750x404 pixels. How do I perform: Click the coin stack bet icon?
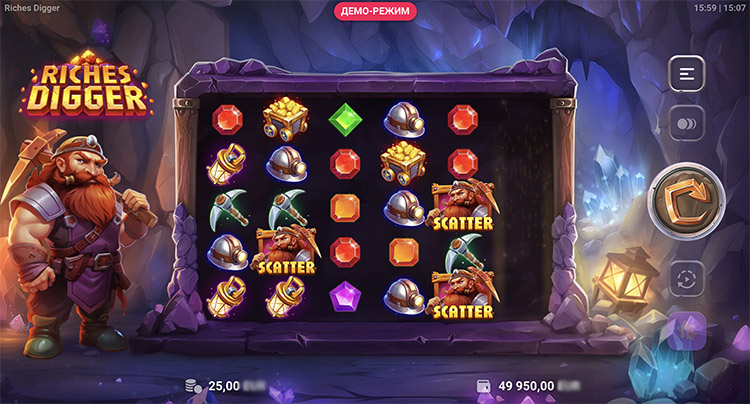(x=194, y=385)
